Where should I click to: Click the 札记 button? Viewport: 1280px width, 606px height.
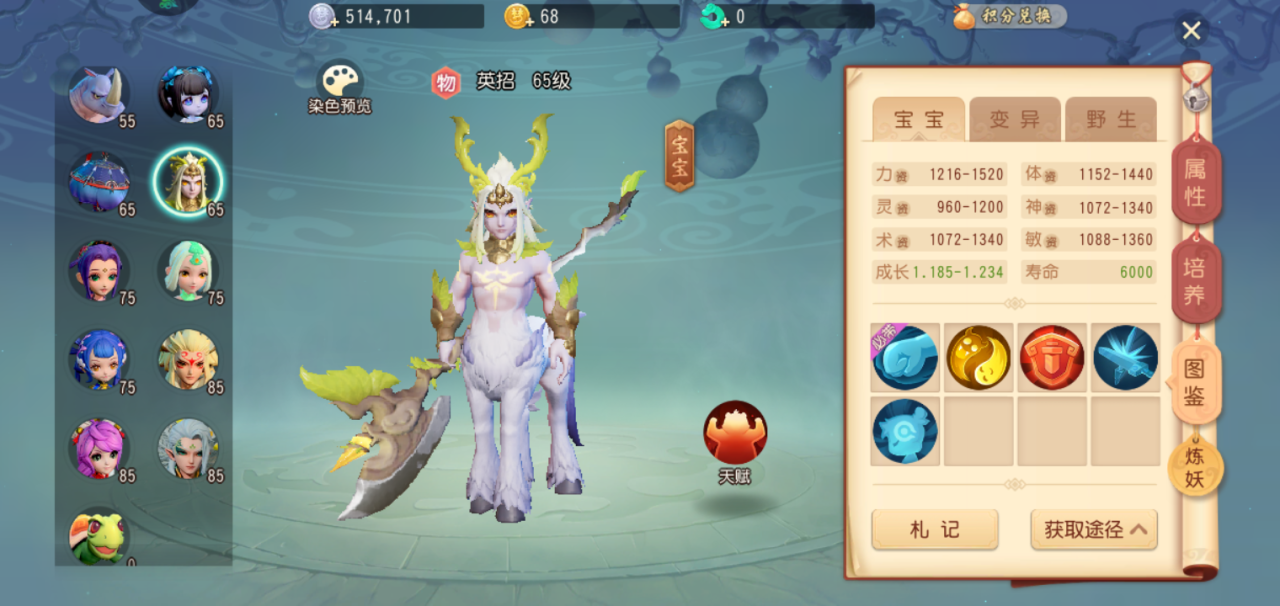click(x=934, y=530)
